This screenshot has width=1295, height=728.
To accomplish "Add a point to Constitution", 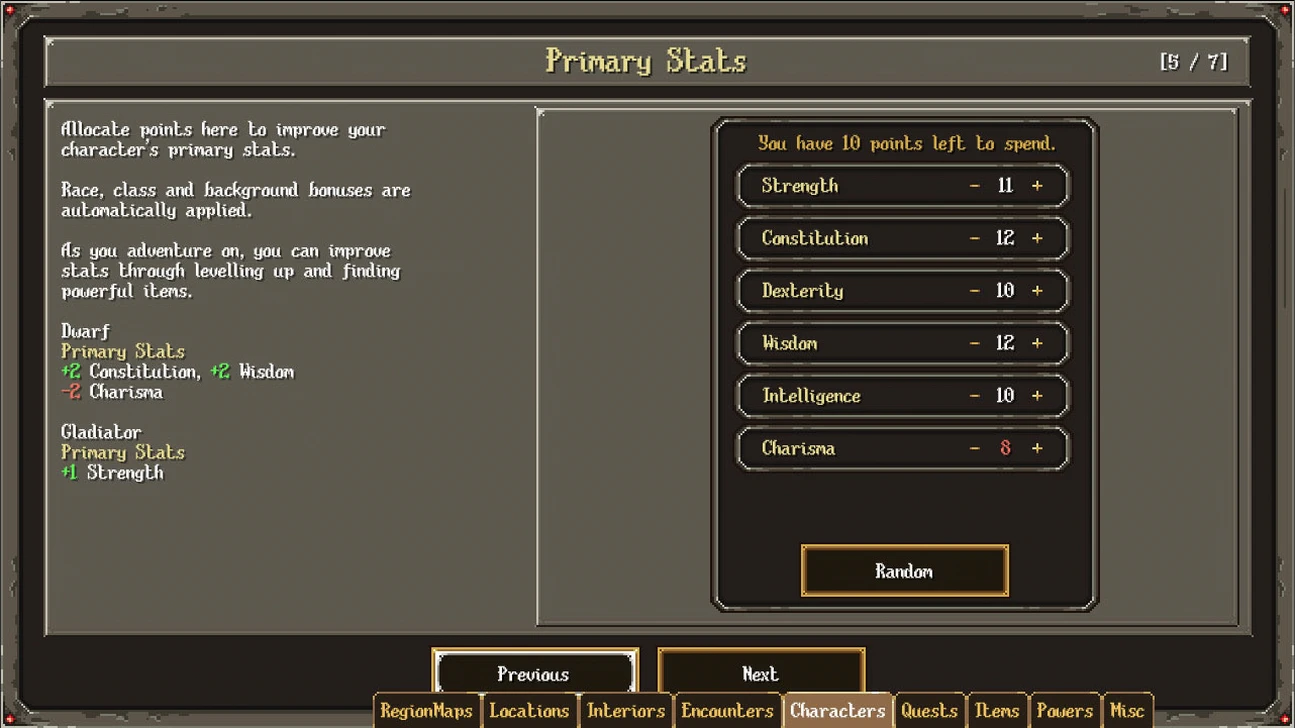I will point(1037,238).
